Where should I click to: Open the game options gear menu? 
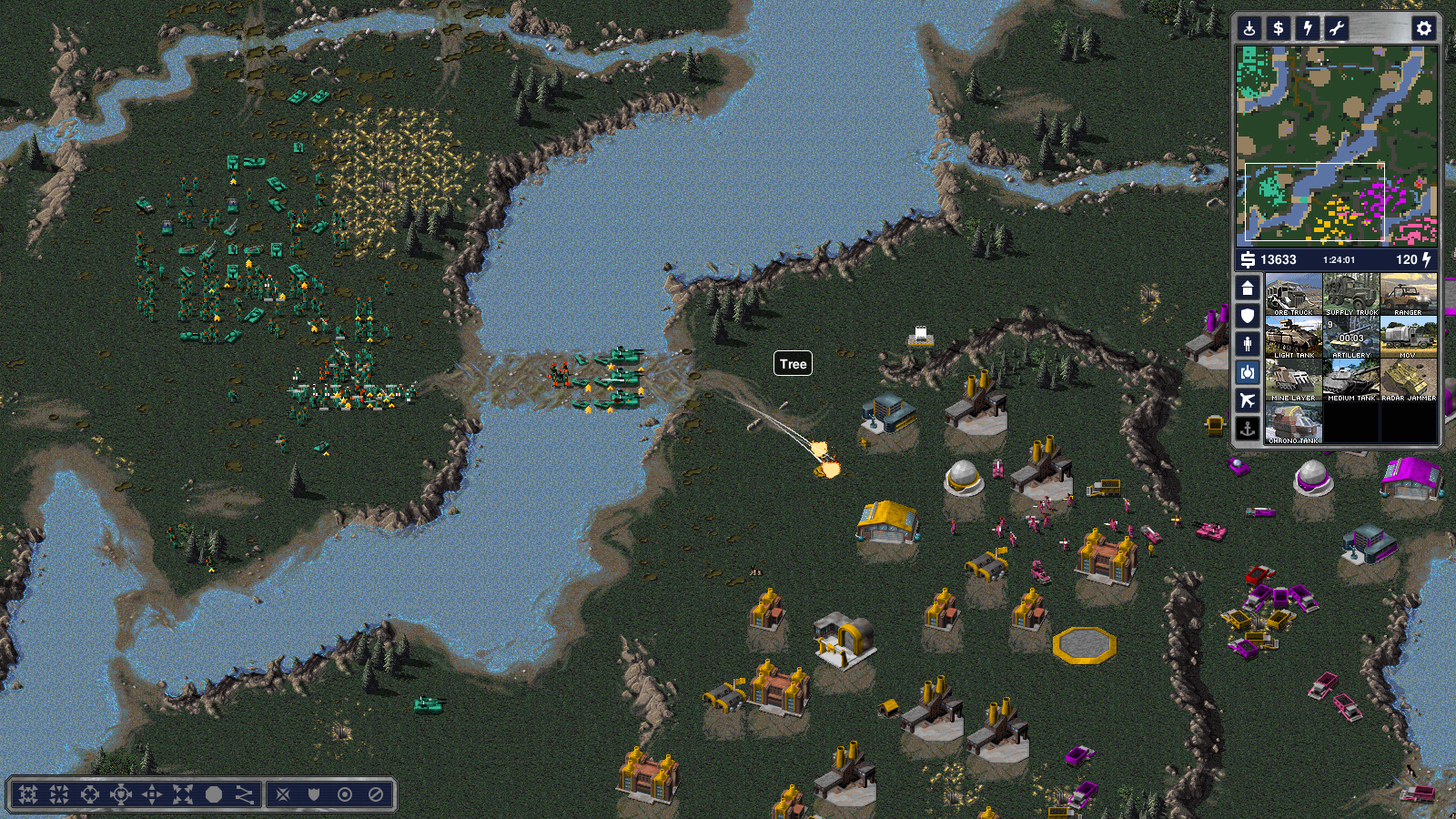pos(1424,28)
